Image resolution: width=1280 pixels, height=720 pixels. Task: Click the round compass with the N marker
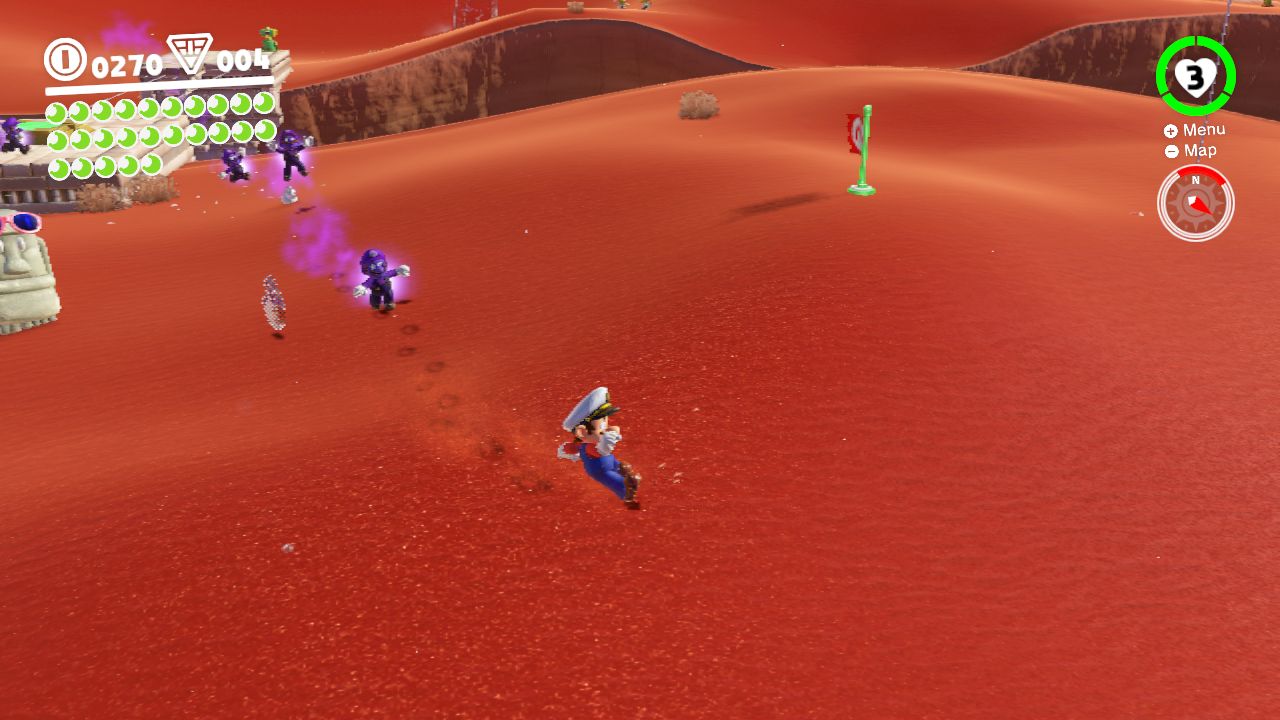[x=1195, y=203]
